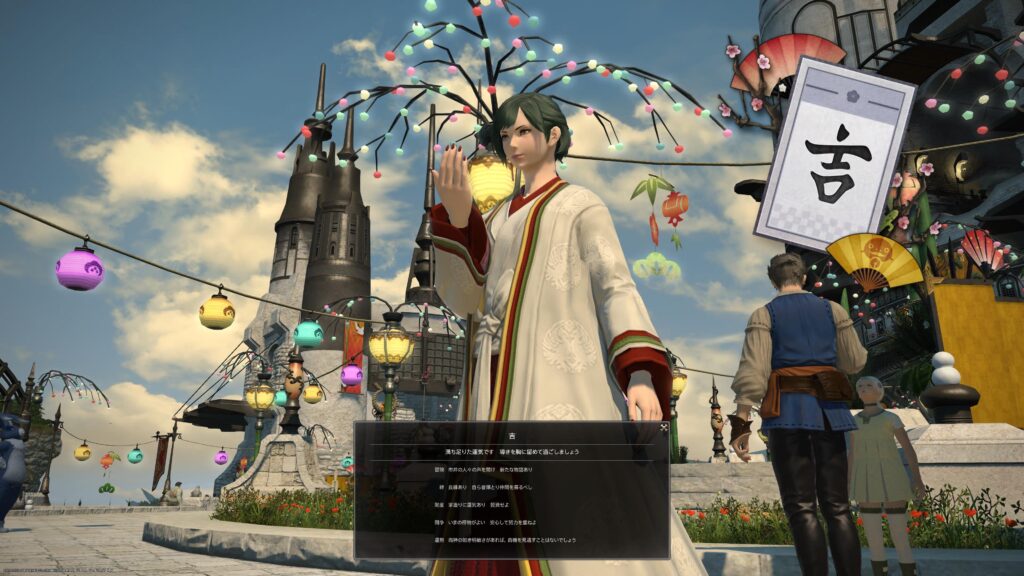This screenshot has width=1024, height=576.
Task: Close the fortune result window
Action: click(663, 428)
